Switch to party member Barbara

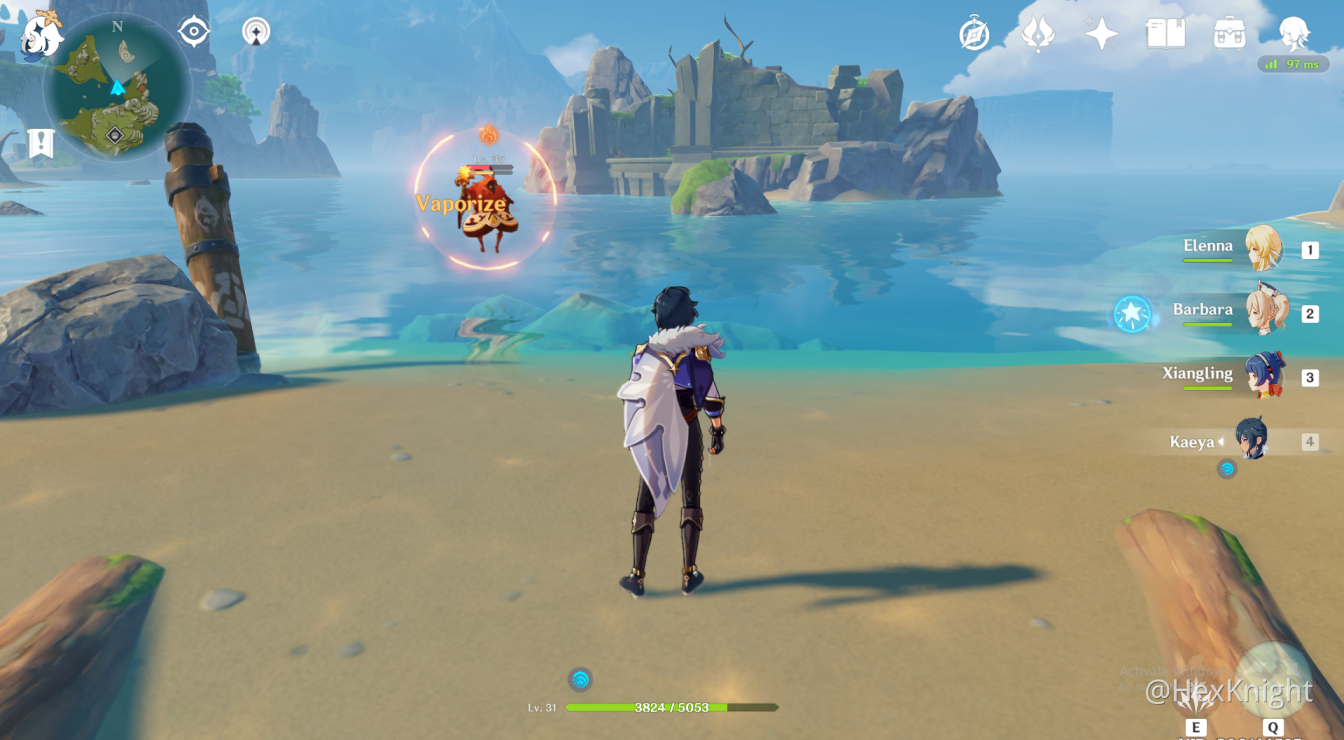point(1264,313)
